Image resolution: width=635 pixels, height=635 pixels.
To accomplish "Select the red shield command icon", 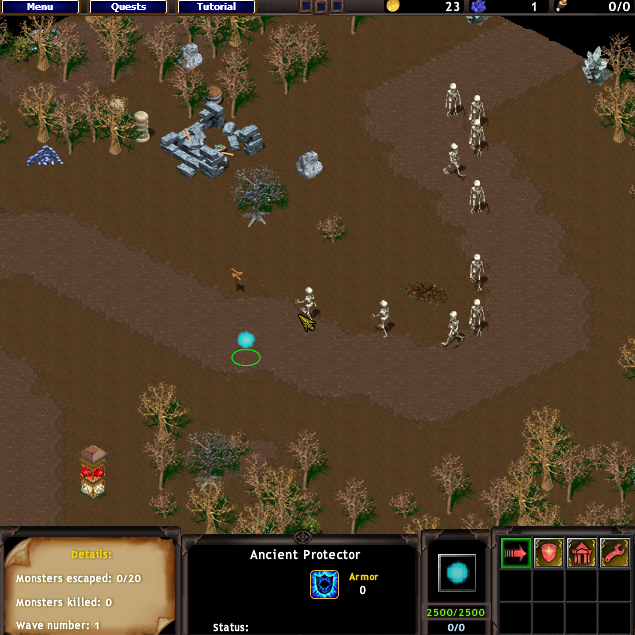I will click(549, 553).
